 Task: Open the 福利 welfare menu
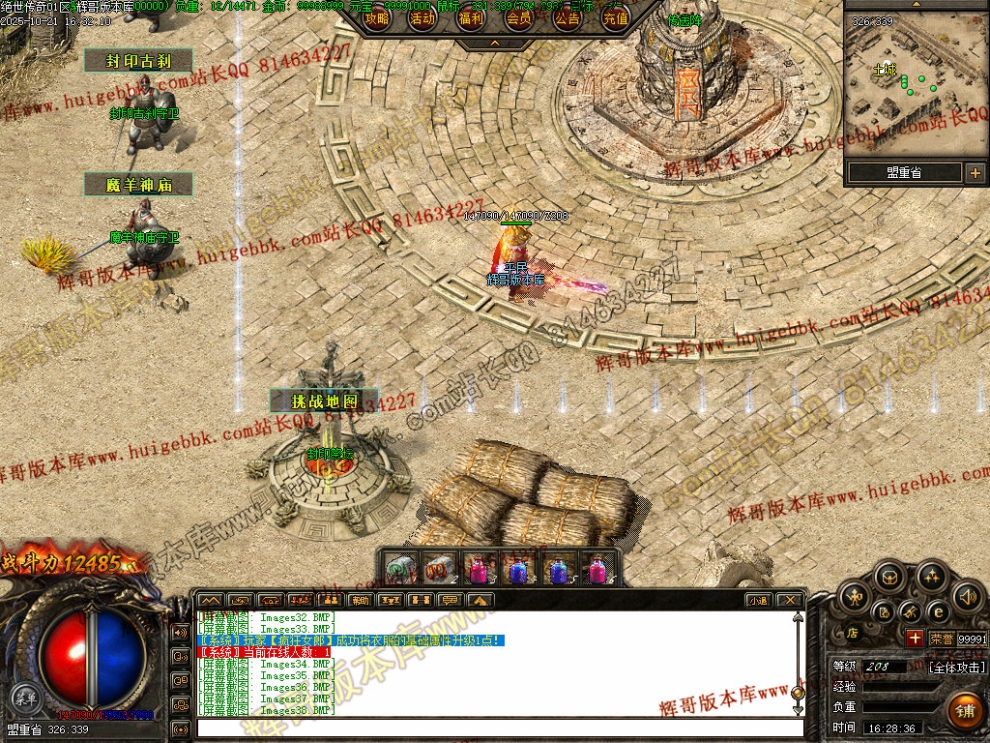tap(471, 18)
